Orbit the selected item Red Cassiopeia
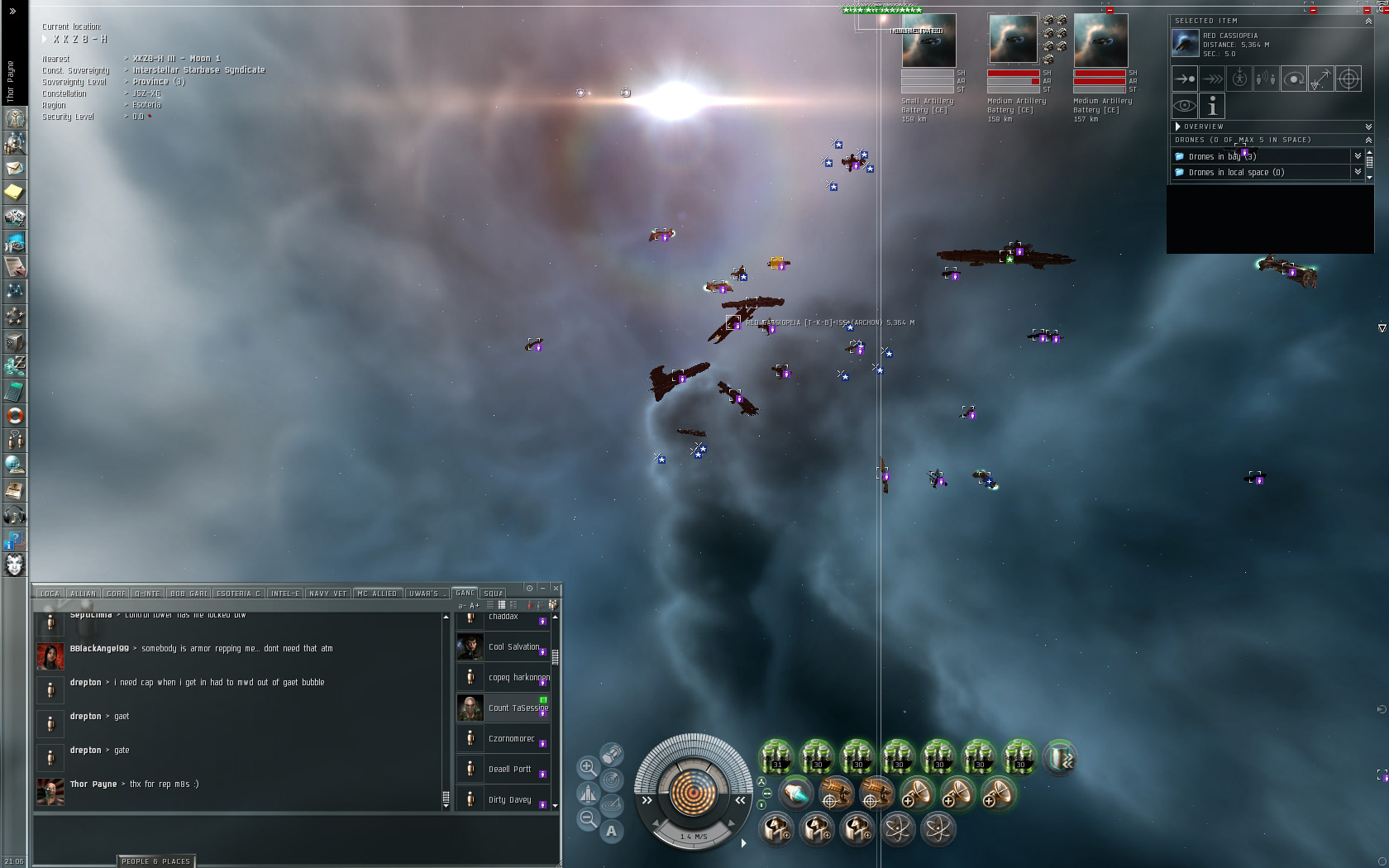 [x=1294, y=79]
